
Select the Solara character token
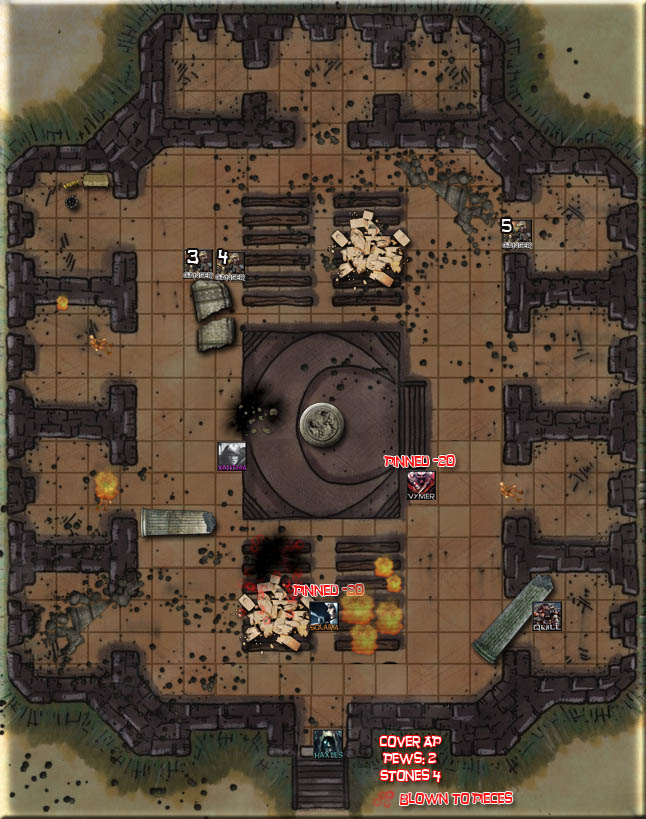[323, 614]
